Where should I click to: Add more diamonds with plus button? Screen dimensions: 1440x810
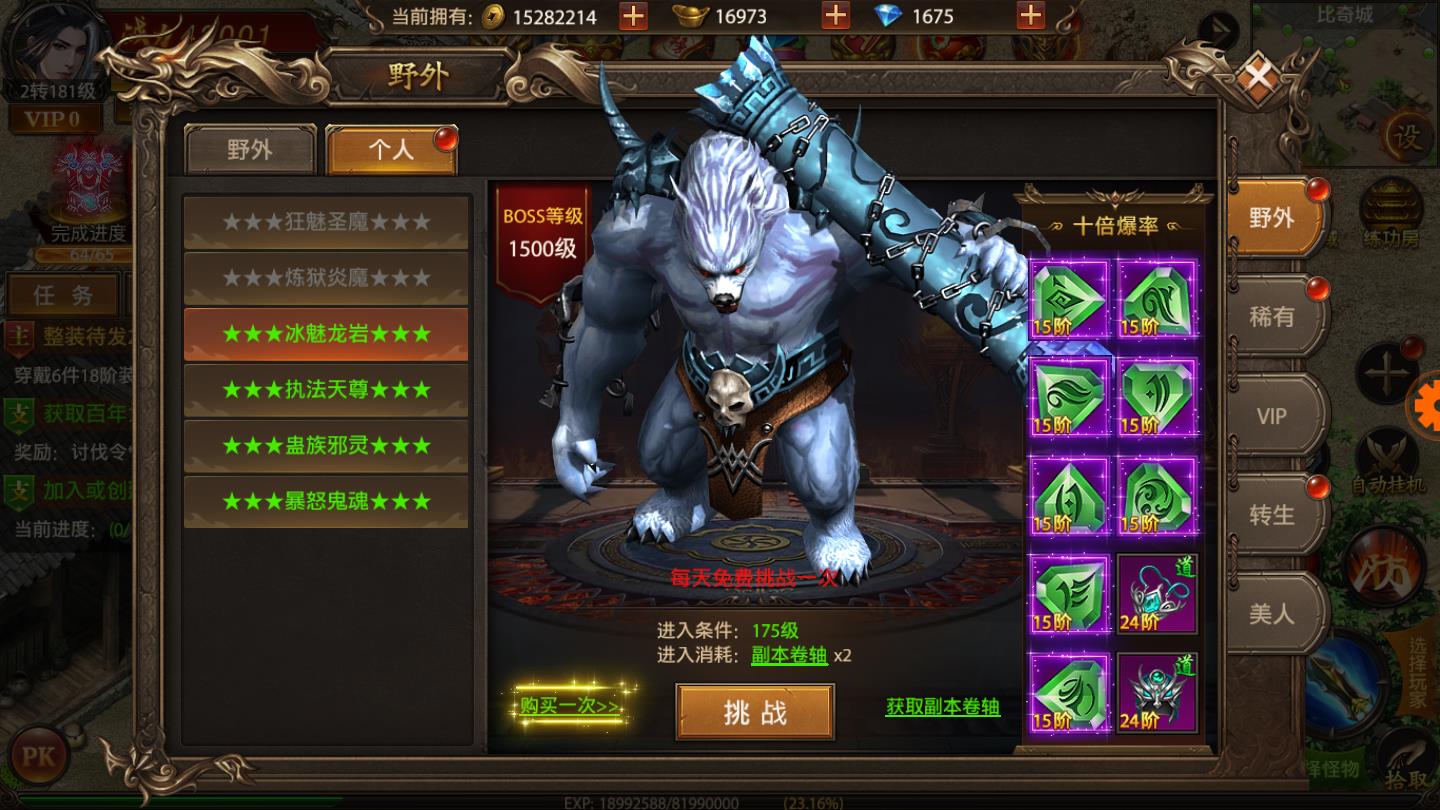coord(1030,16)
